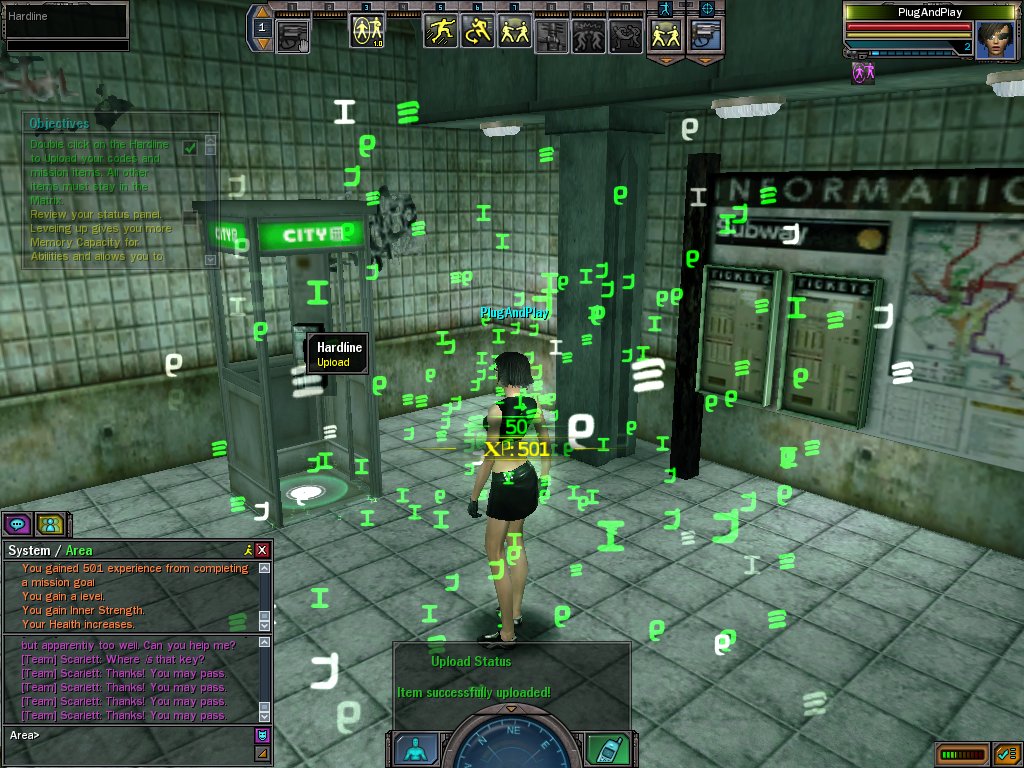1024x768 pixels.
Task: Open the mission checklist icon
Action: [1006, 753]
